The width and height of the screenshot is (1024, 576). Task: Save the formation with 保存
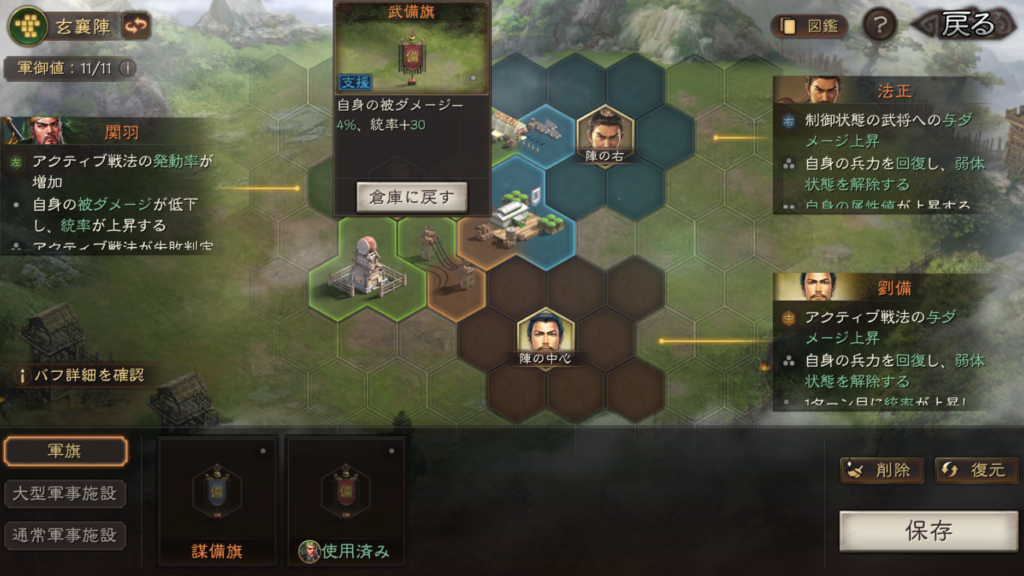pos(928,531)
